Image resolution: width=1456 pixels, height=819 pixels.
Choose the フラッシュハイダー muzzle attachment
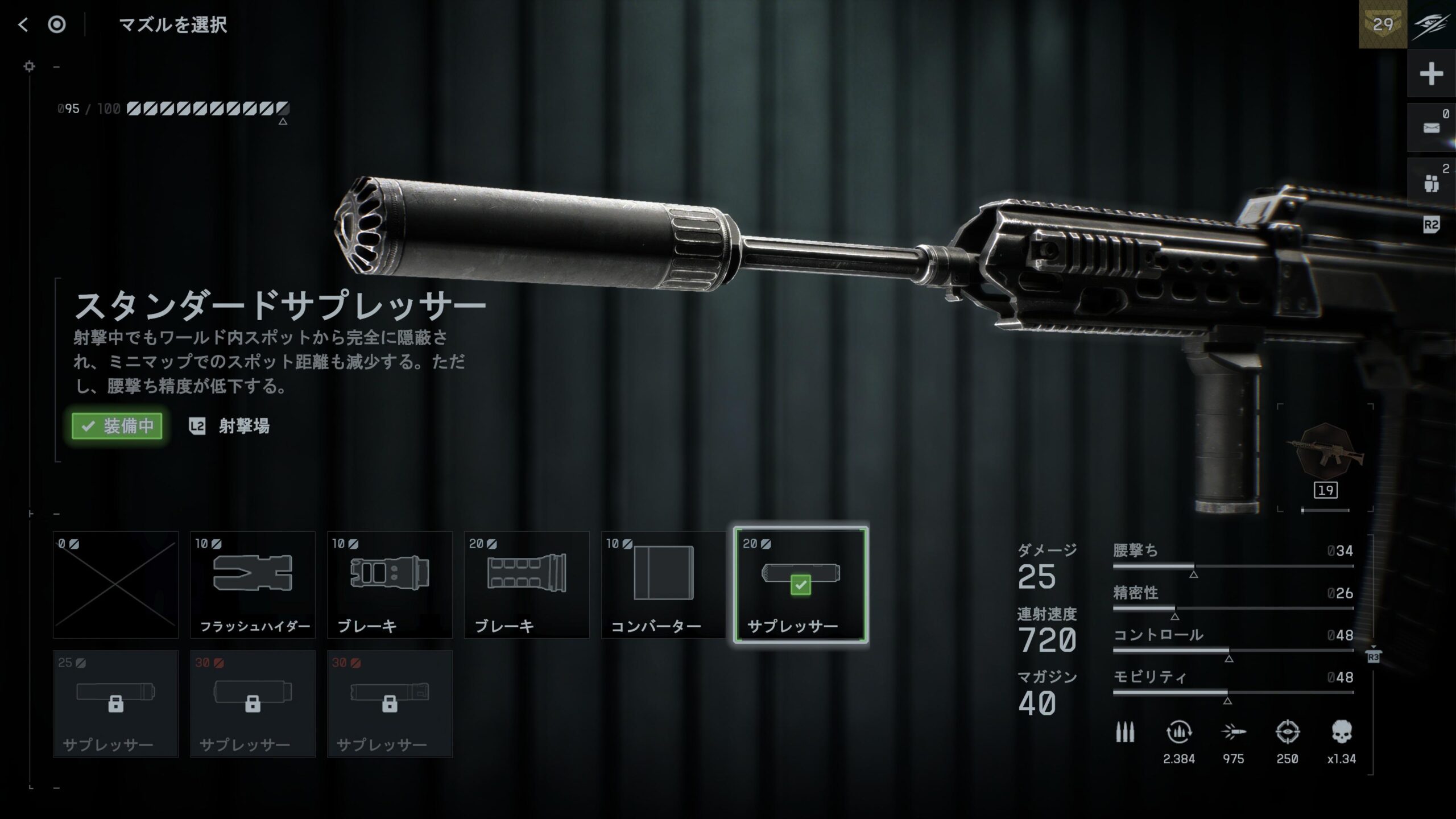point(253,585)
